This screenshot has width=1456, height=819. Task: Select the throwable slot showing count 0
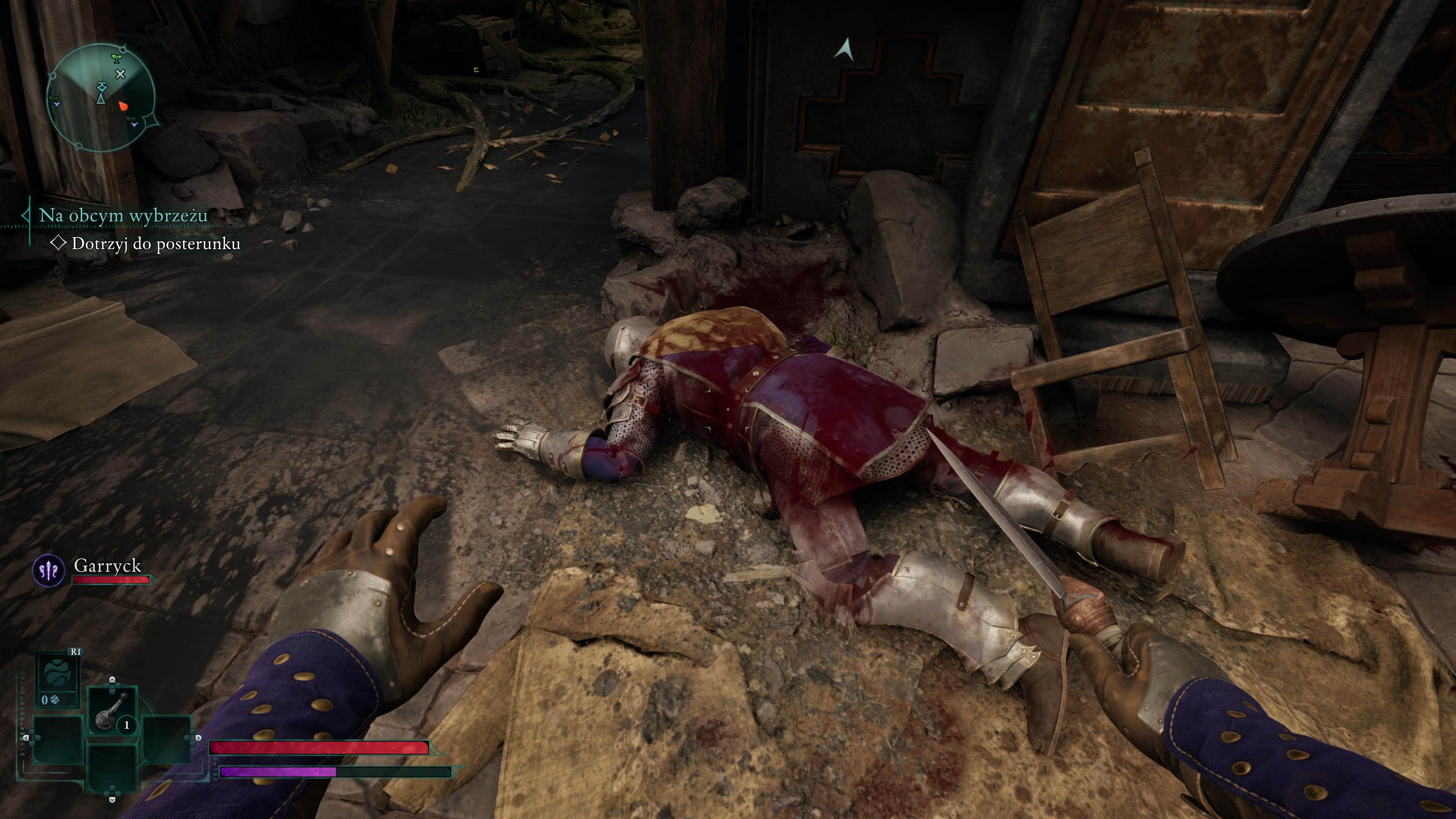57,680
